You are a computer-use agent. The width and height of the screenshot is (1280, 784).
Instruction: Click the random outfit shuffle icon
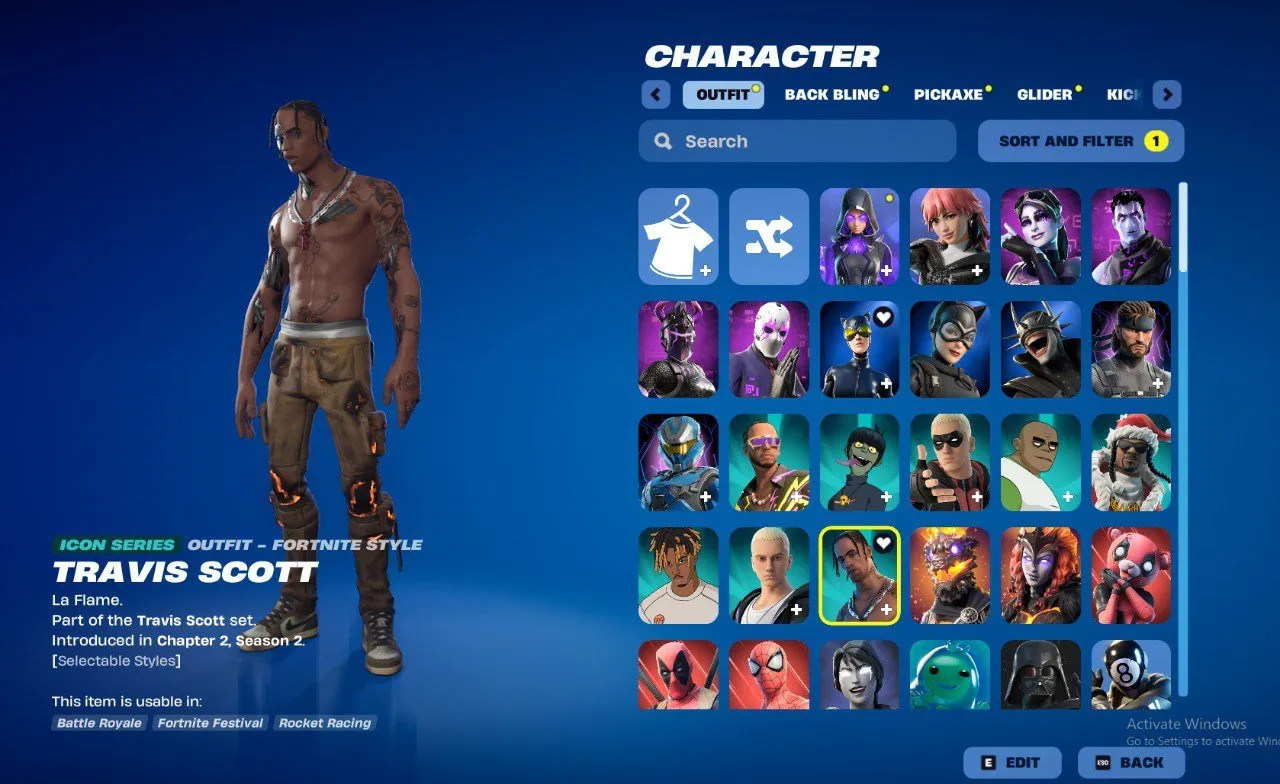click(768, 236)
